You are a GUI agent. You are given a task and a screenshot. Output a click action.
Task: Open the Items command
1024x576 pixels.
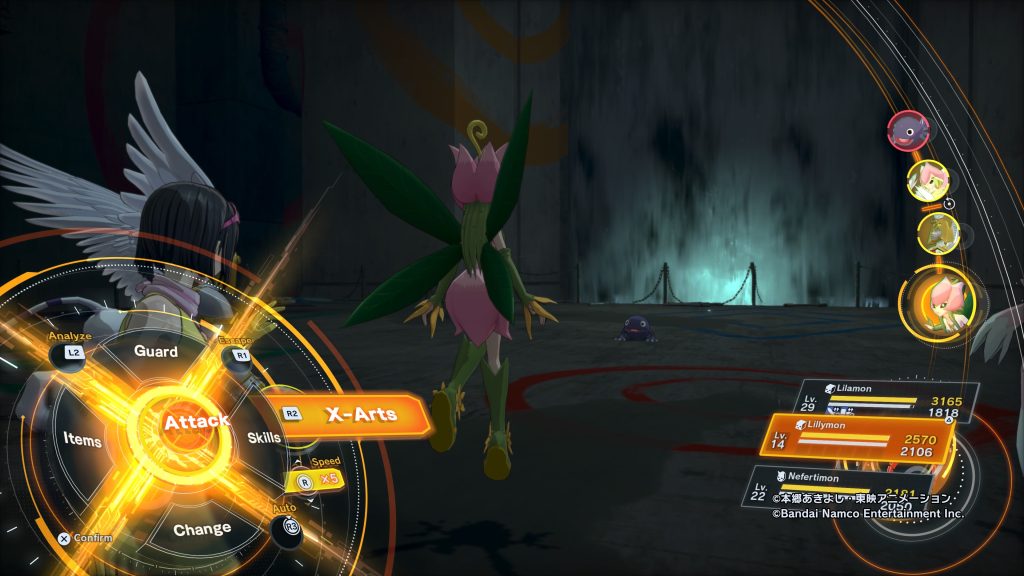click(82, 439)
